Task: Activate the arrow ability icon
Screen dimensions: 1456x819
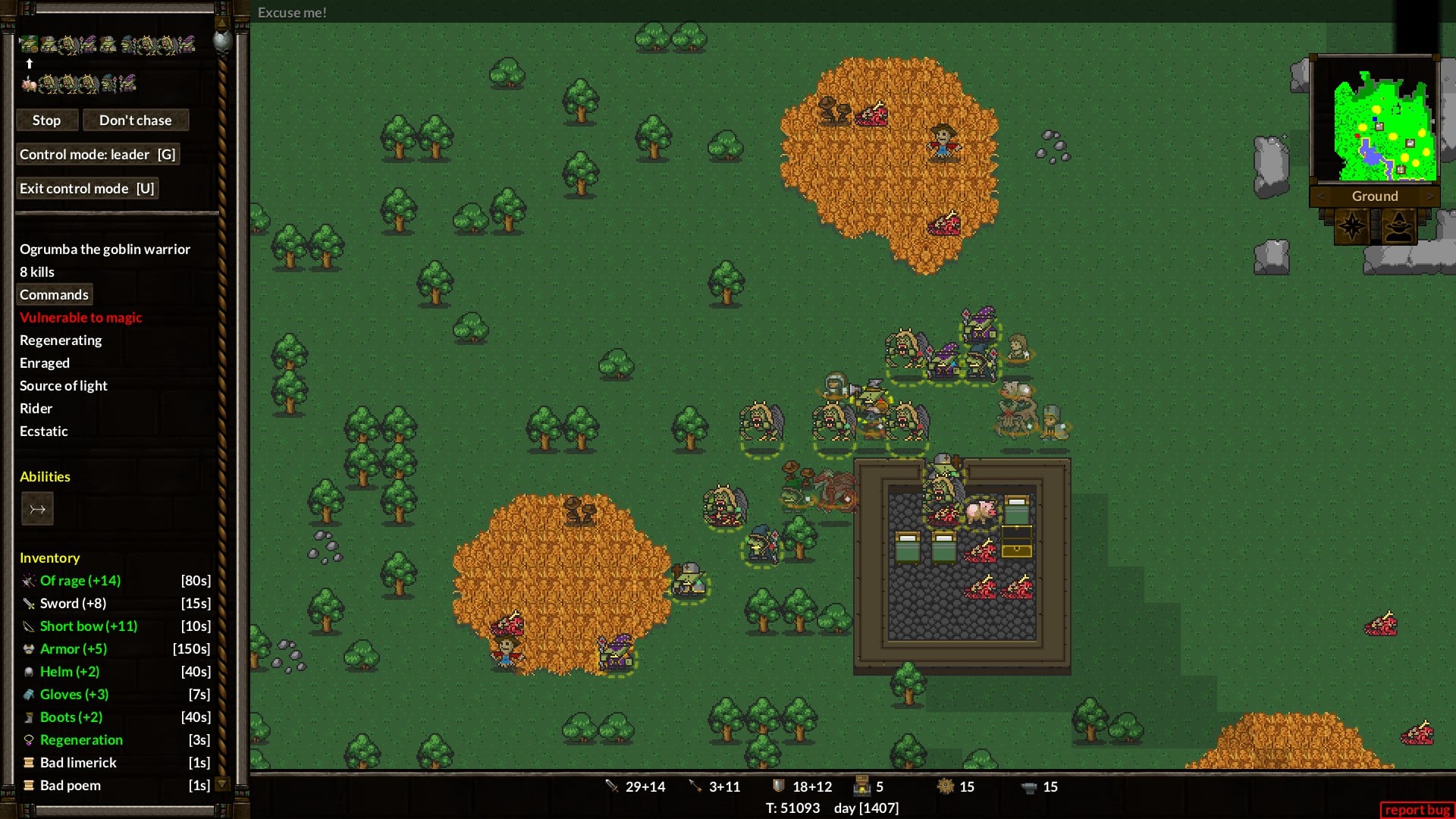Action: pos(37,510)
